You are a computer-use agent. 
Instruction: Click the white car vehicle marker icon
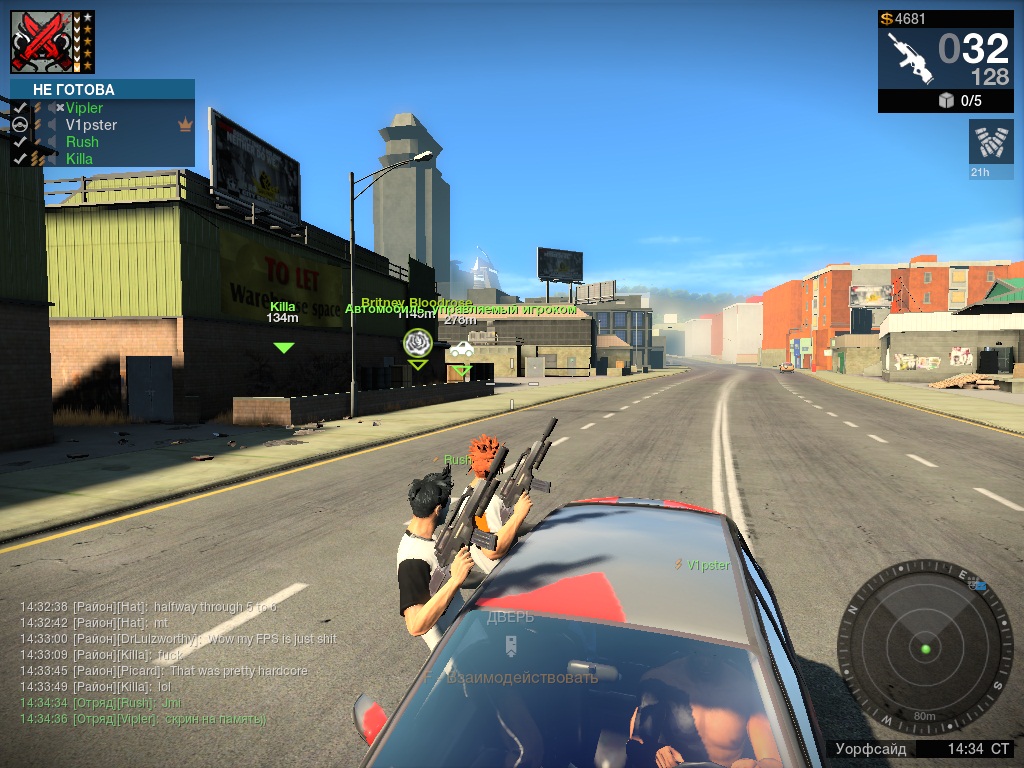click(x=461, y=349)
